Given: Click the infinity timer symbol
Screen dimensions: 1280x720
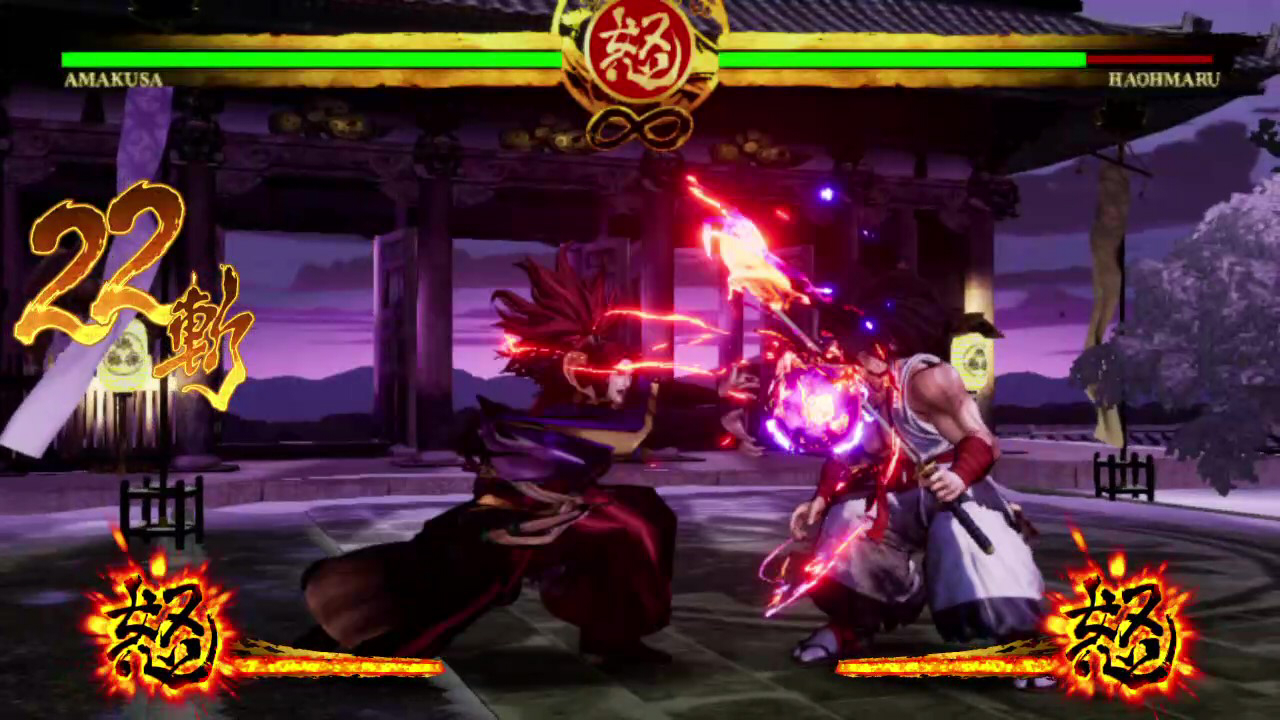Looking at the screenshot, I should click(640, 123).
